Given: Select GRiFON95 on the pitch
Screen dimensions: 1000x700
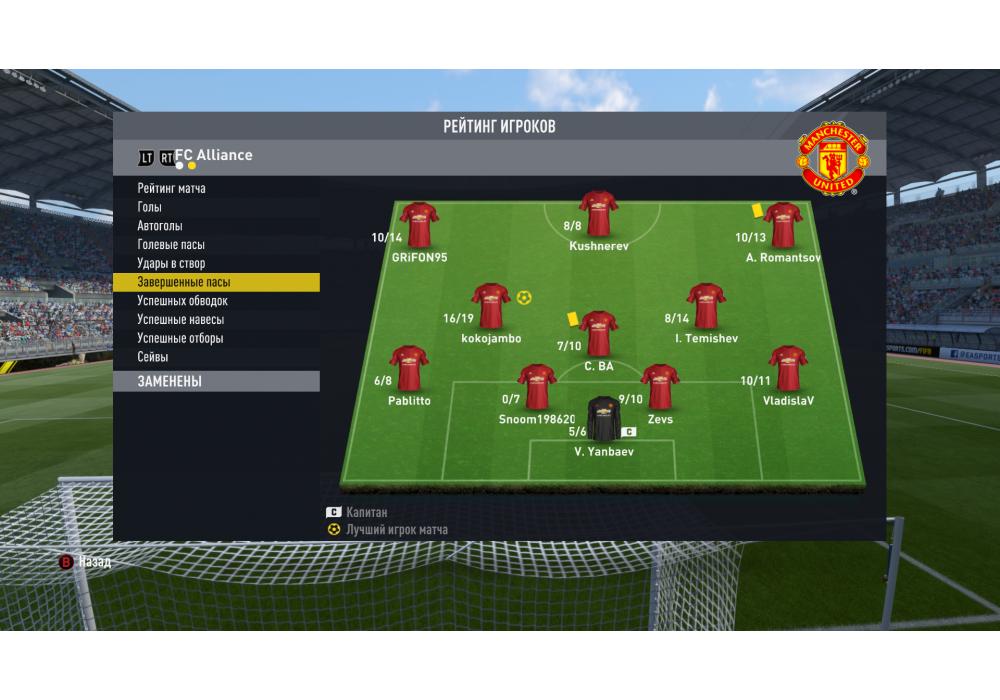Looking at the screenshot, I should (419, 226).
